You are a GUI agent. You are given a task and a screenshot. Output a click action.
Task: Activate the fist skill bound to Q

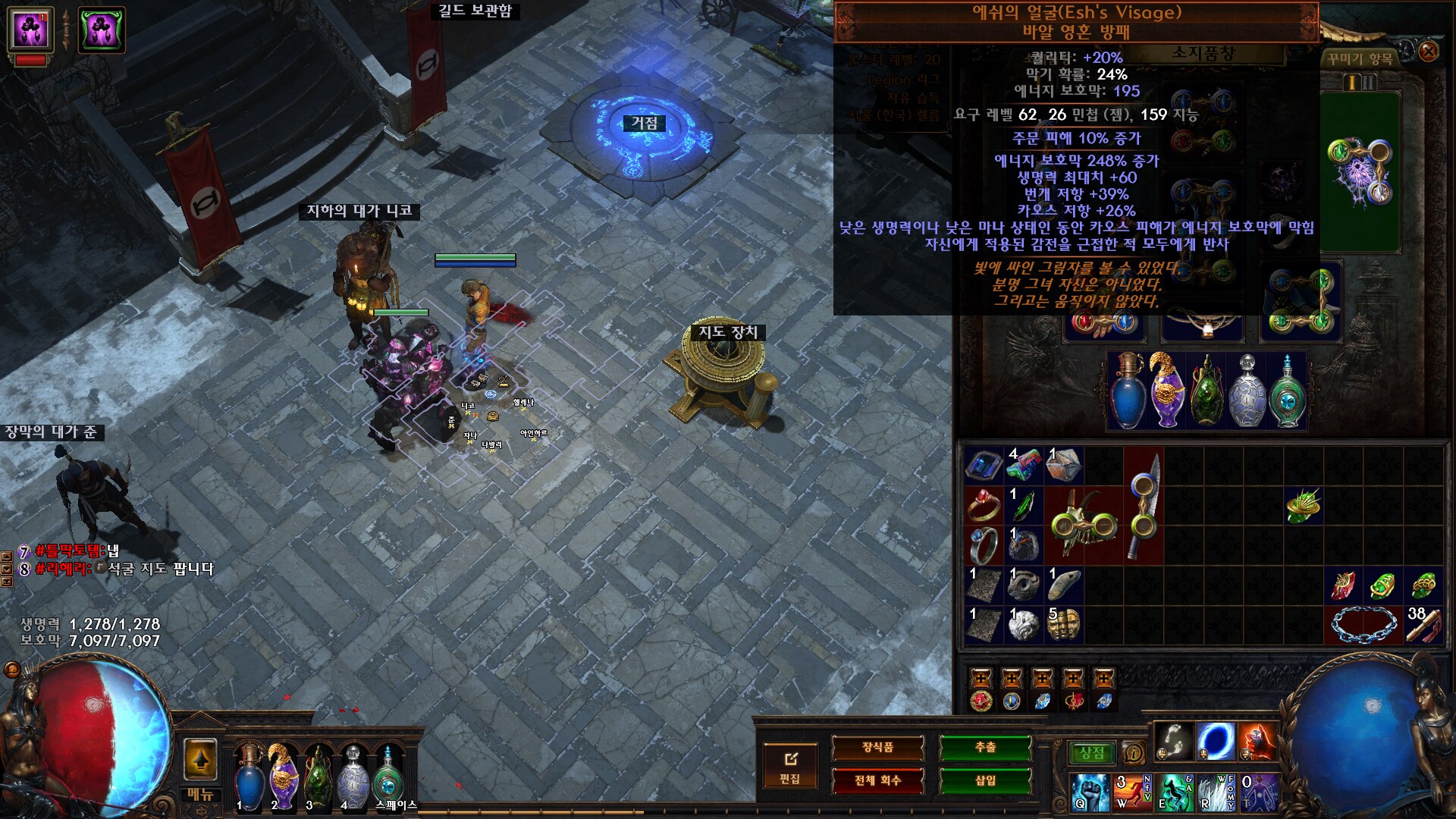coord(1089,792)
